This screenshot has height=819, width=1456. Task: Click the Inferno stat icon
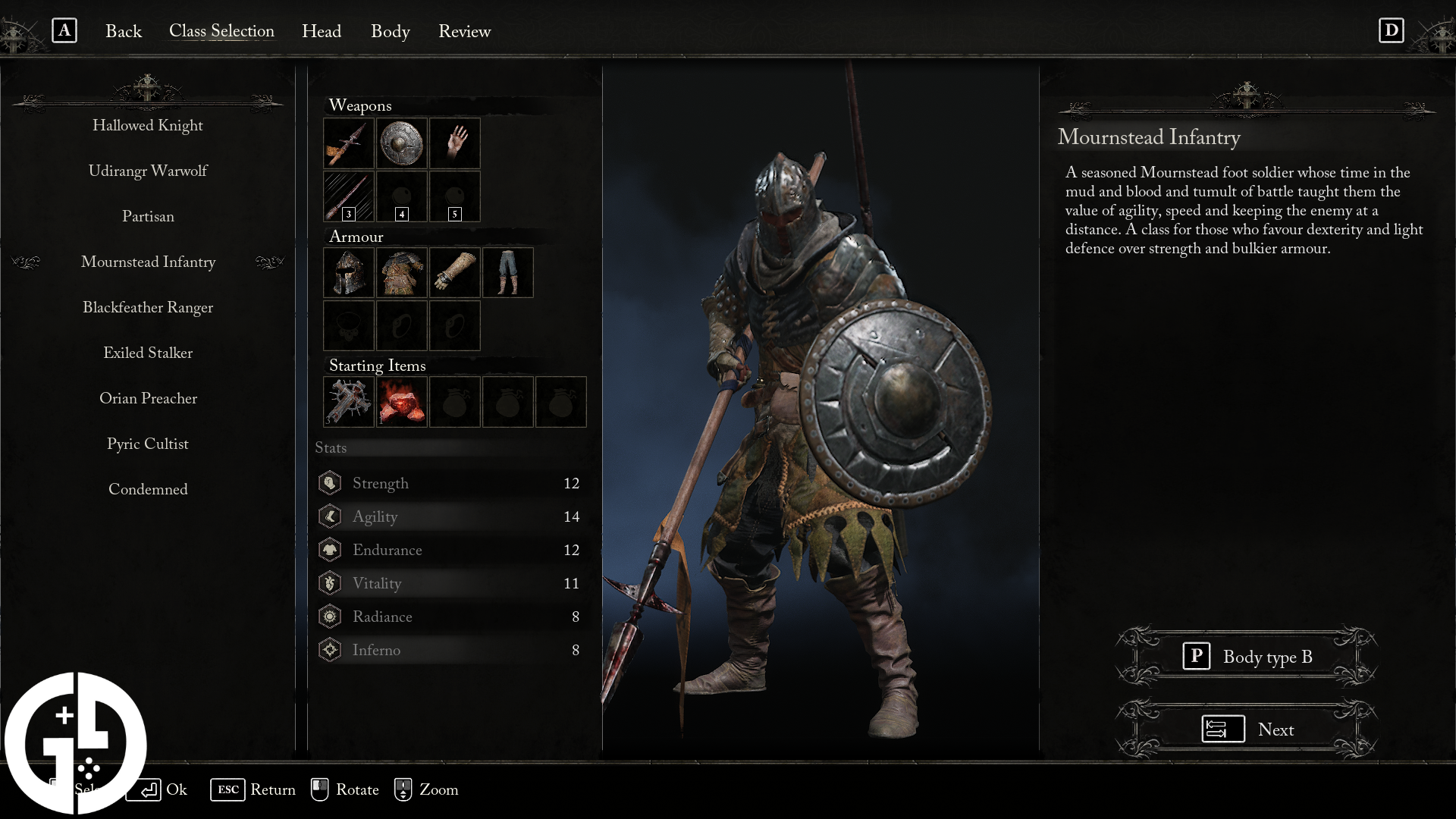[x=330, y=649]
